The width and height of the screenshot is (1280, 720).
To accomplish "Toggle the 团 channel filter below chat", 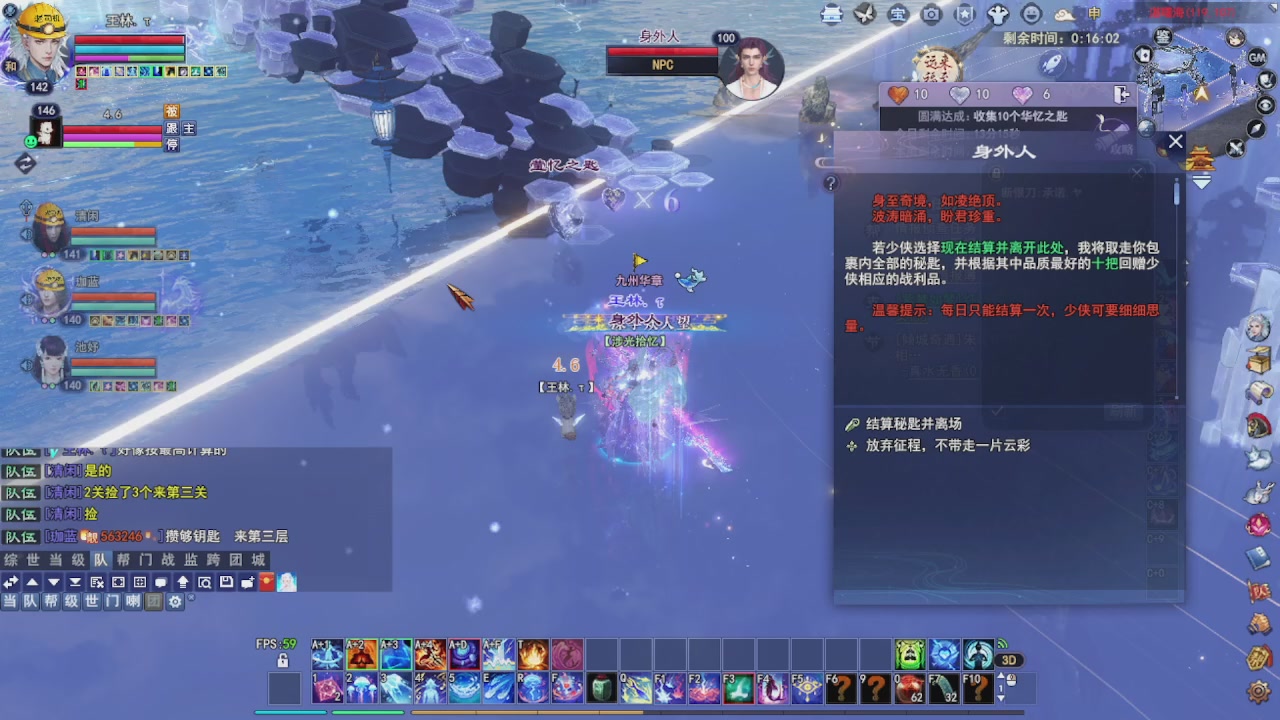I will tap(155, 601).
